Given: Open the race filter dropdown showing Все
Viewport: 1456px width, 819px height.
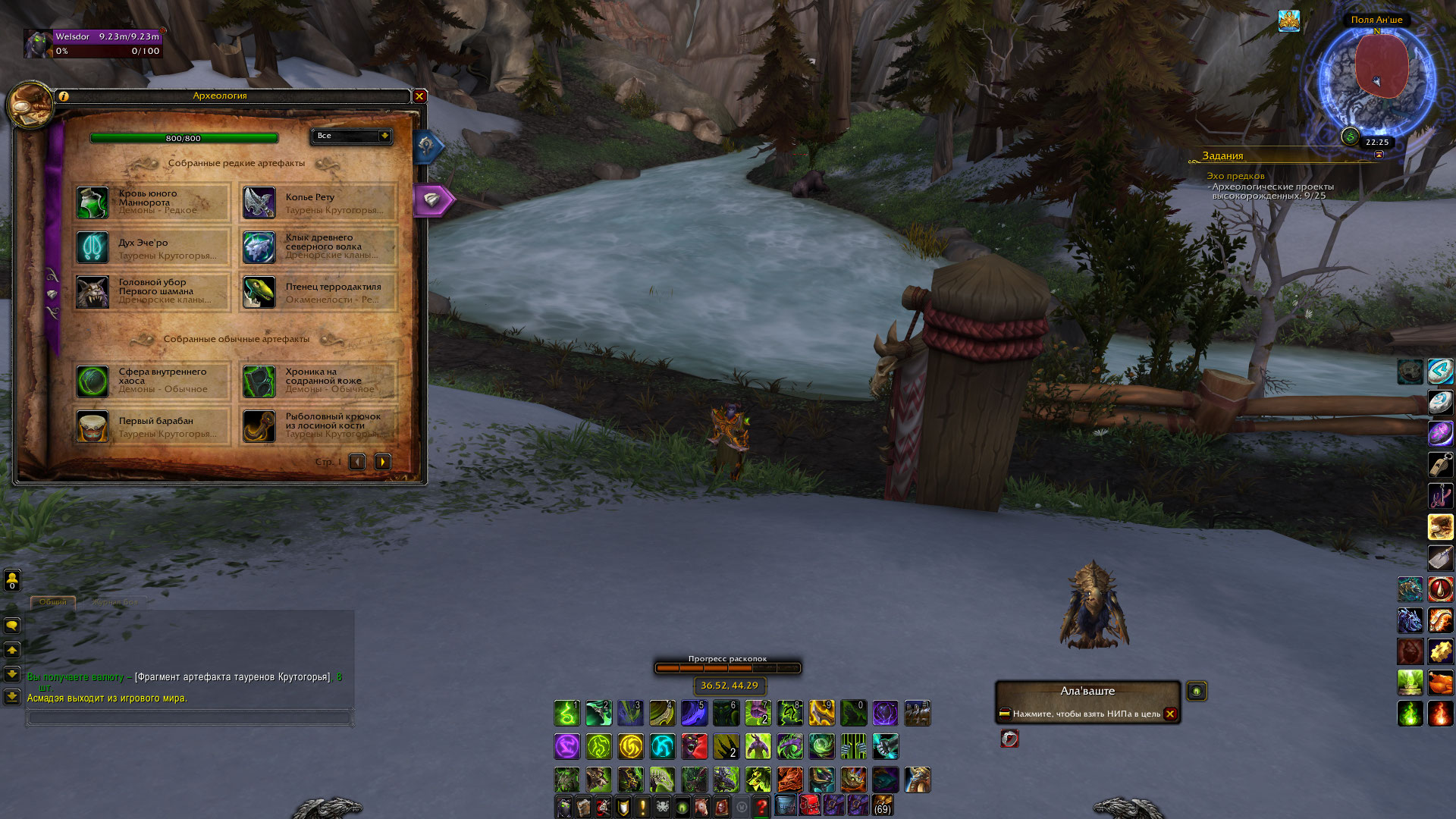Looking at the screenshot, I should (351, 136).
